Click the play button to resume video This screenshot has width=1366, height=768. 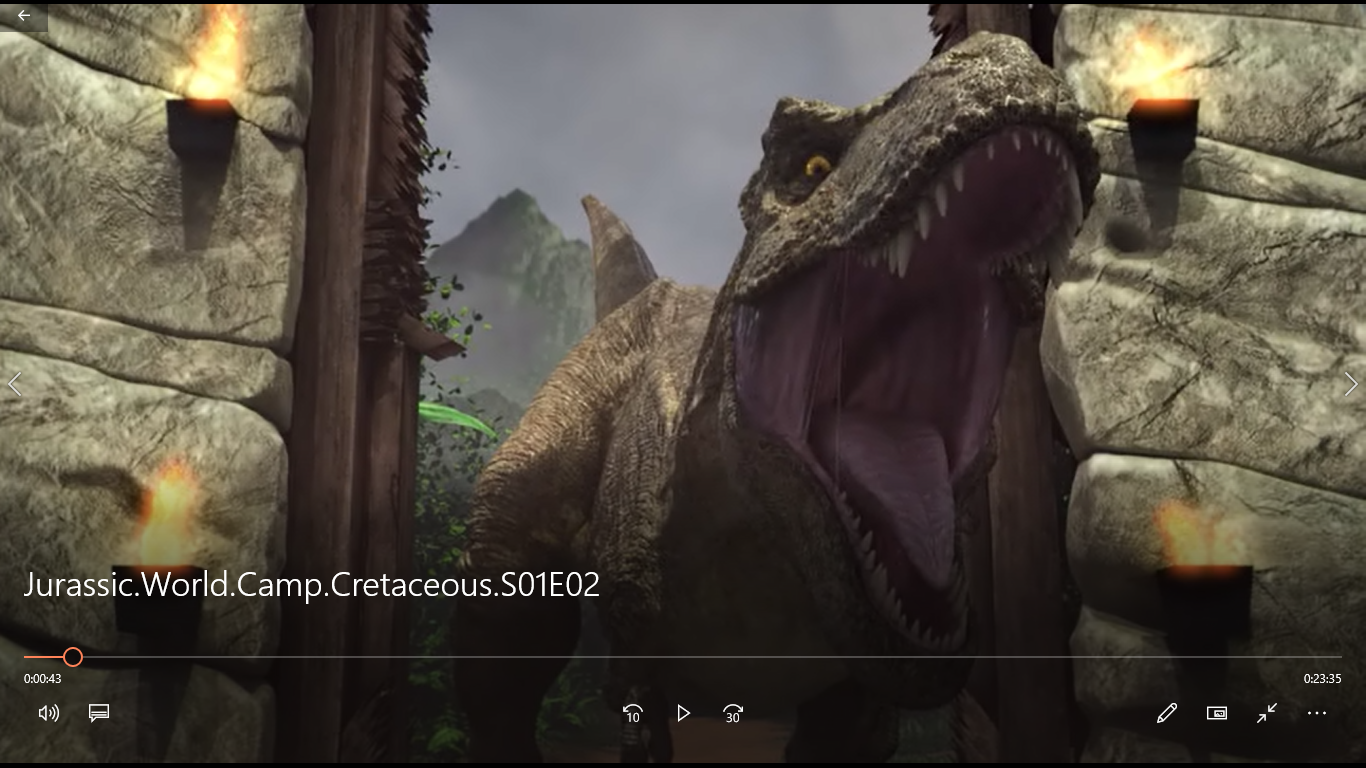click(x=683, y=713)
